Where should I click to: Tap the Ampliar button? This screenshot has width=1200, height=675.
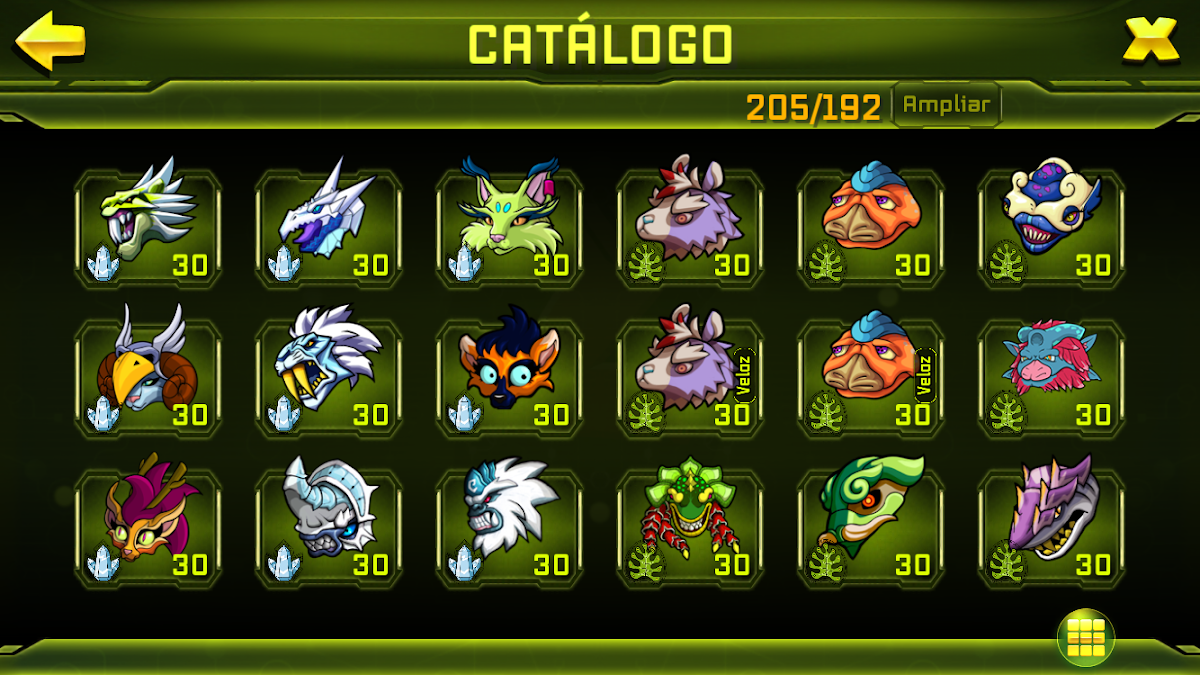click(946, 105)
